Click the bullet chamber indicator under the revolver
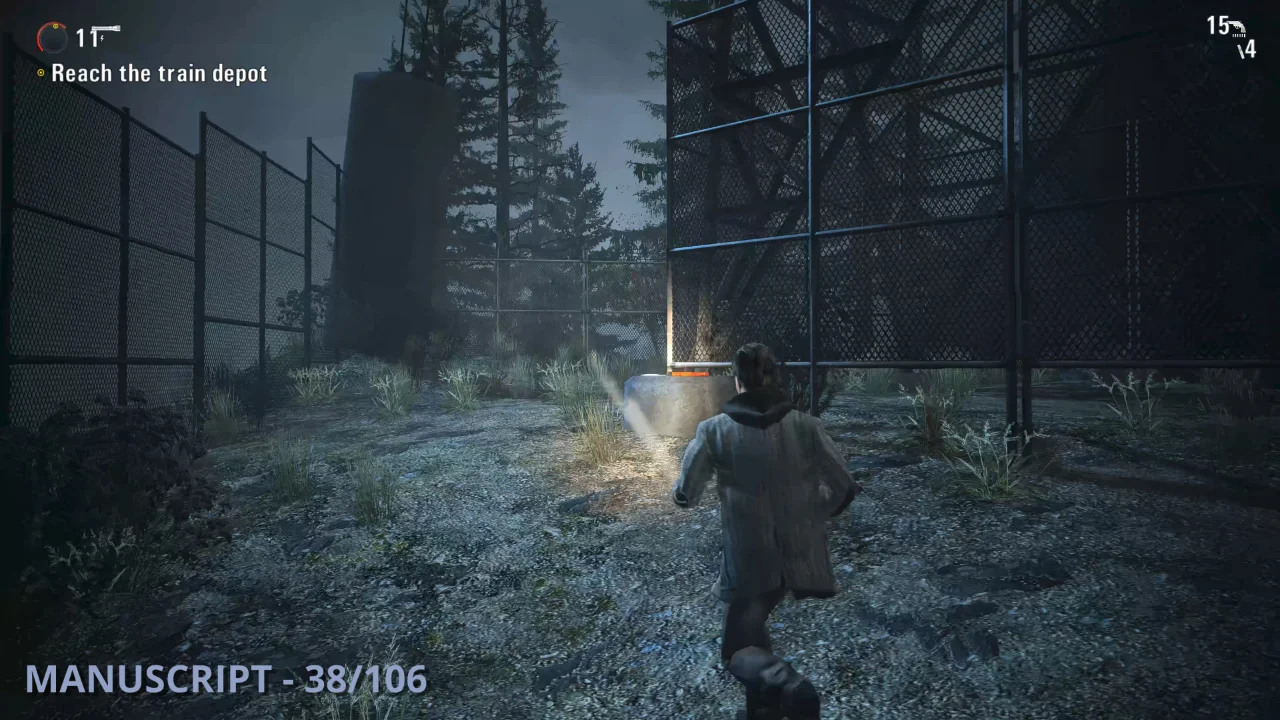 click(x=1239, y=35)
